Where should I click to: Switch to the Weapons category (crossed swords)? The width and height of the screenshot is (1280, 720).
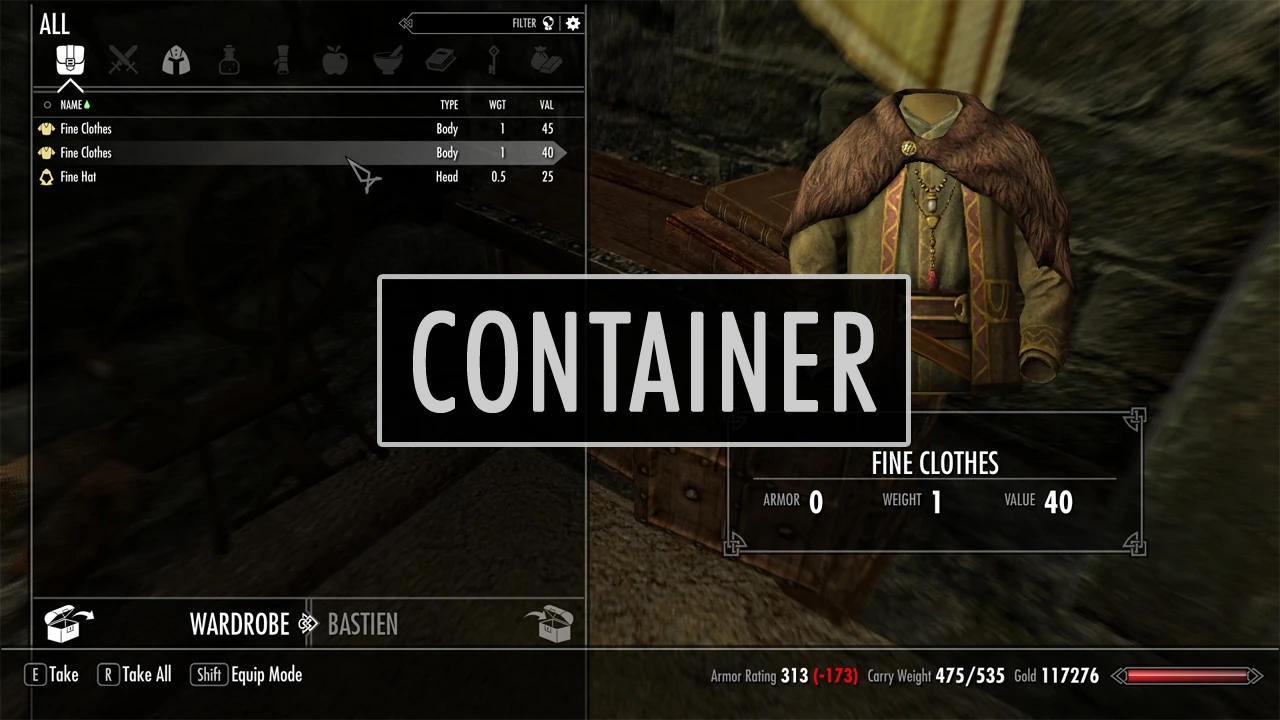123,60
